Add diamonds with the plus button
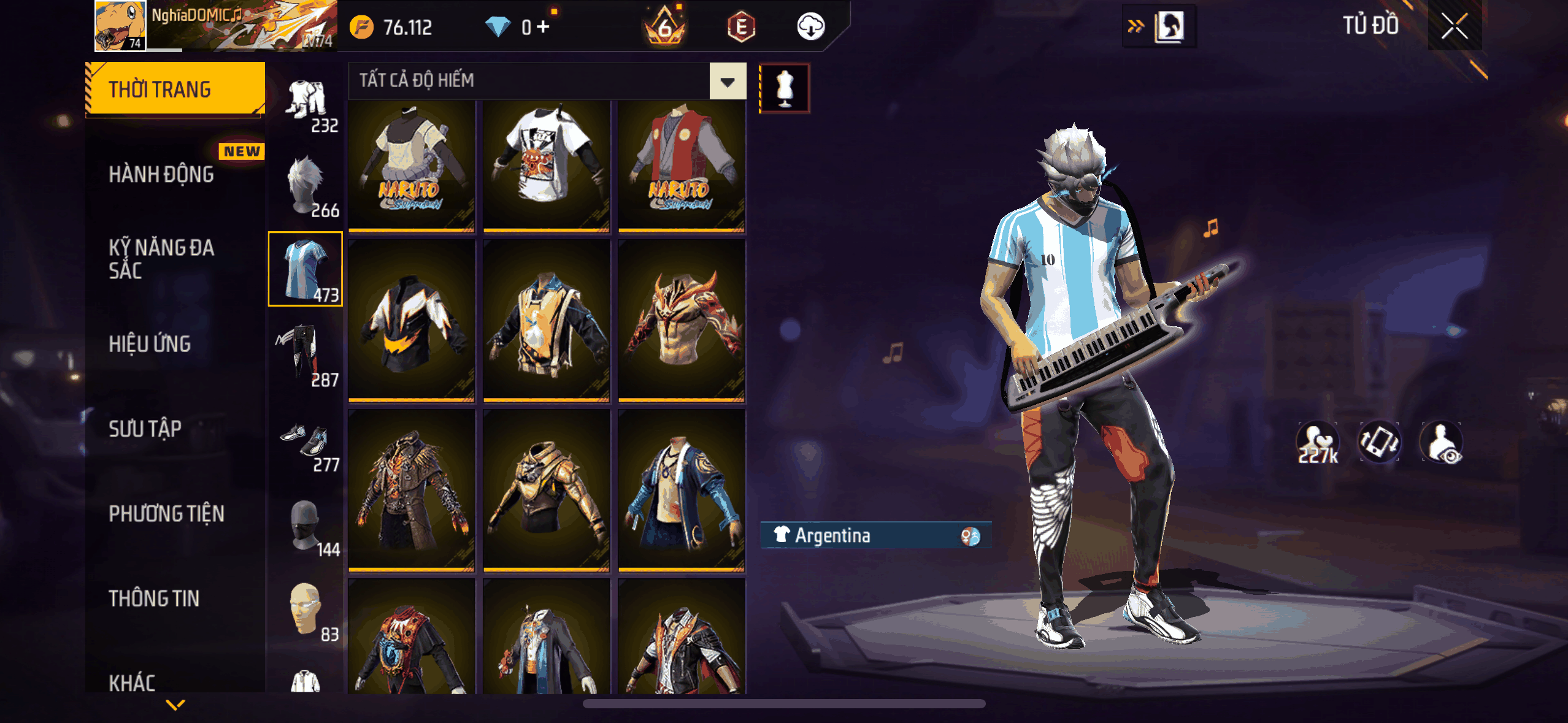 [544, 26]
